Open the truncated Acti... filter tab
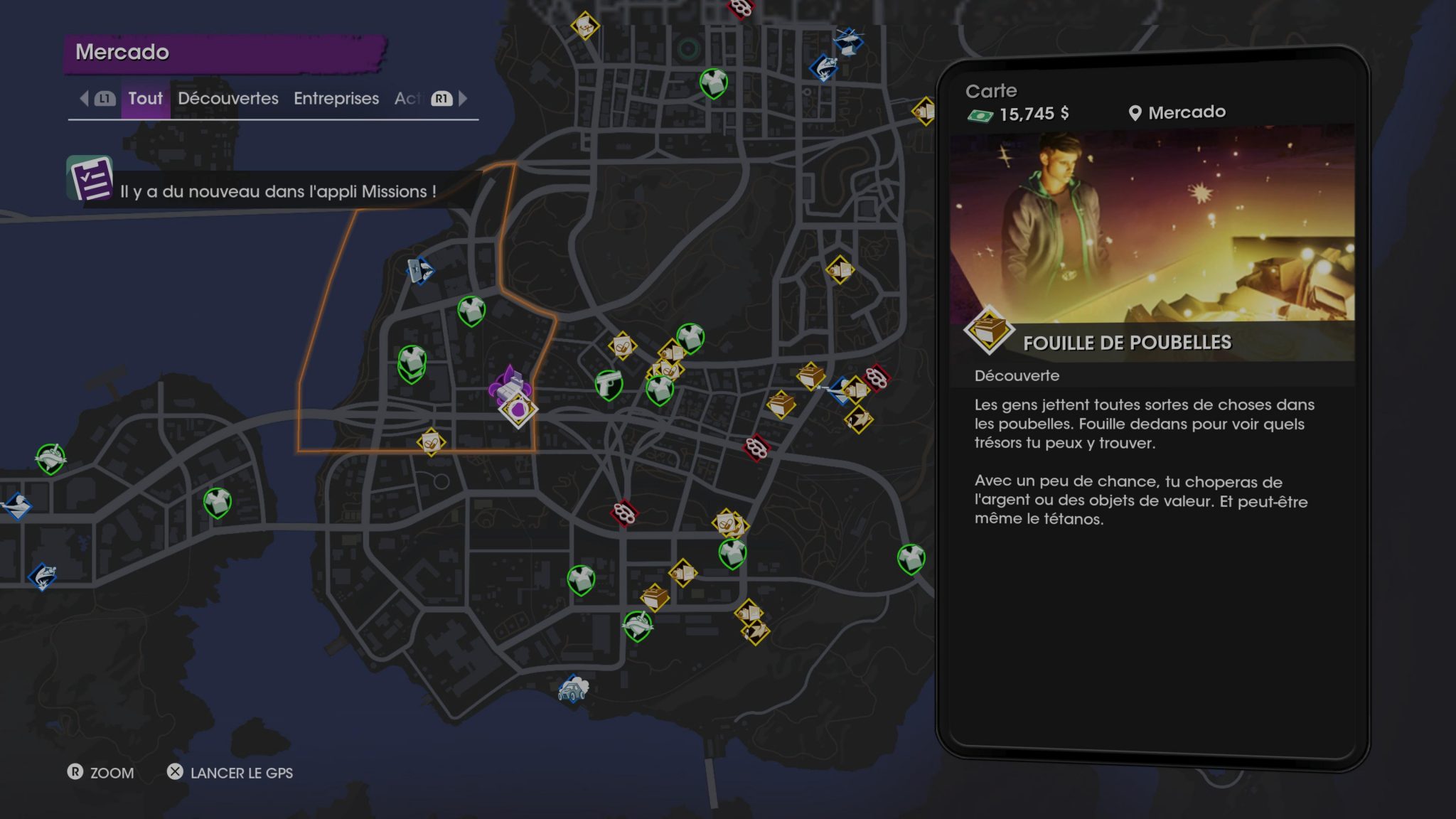 [409, 99]
